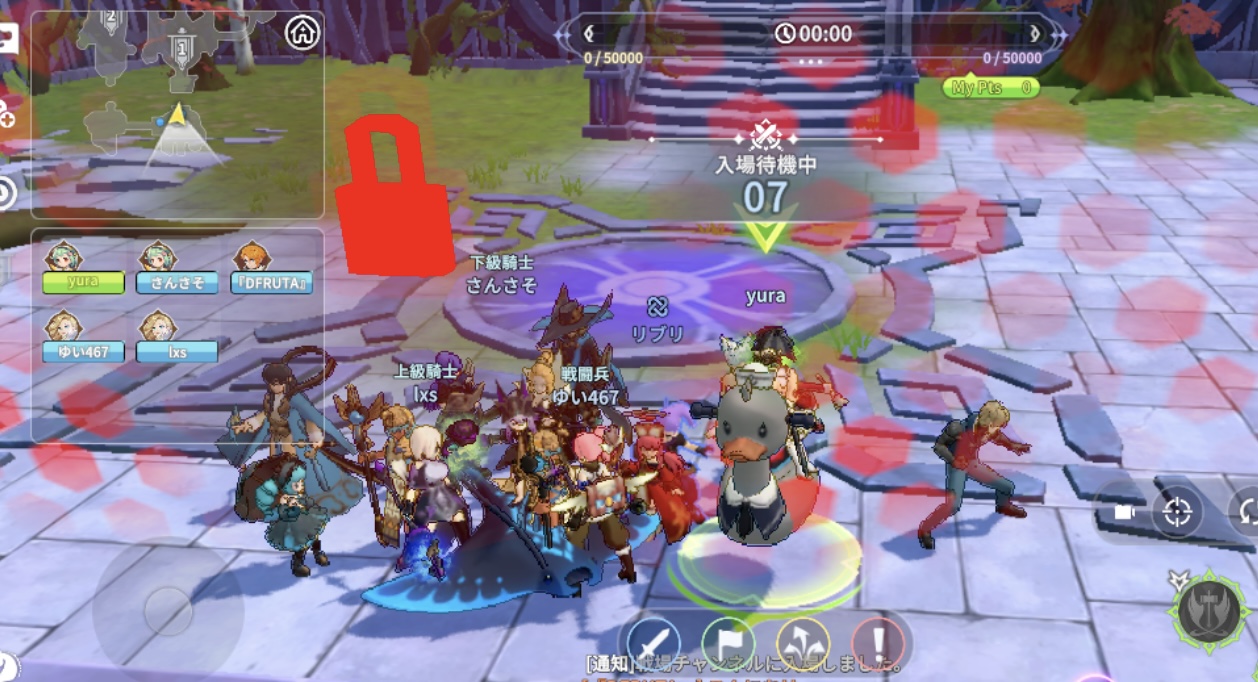Activate the crosshair target lock button

click(1177, 513)
